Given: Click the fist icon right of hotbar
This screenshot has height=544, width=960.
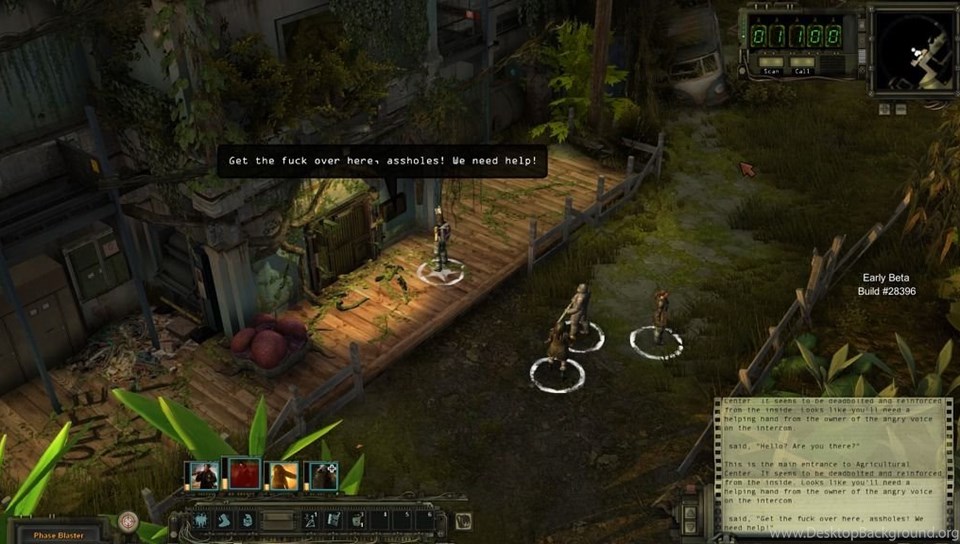Looking at the screenshot, I should (463, 521).
